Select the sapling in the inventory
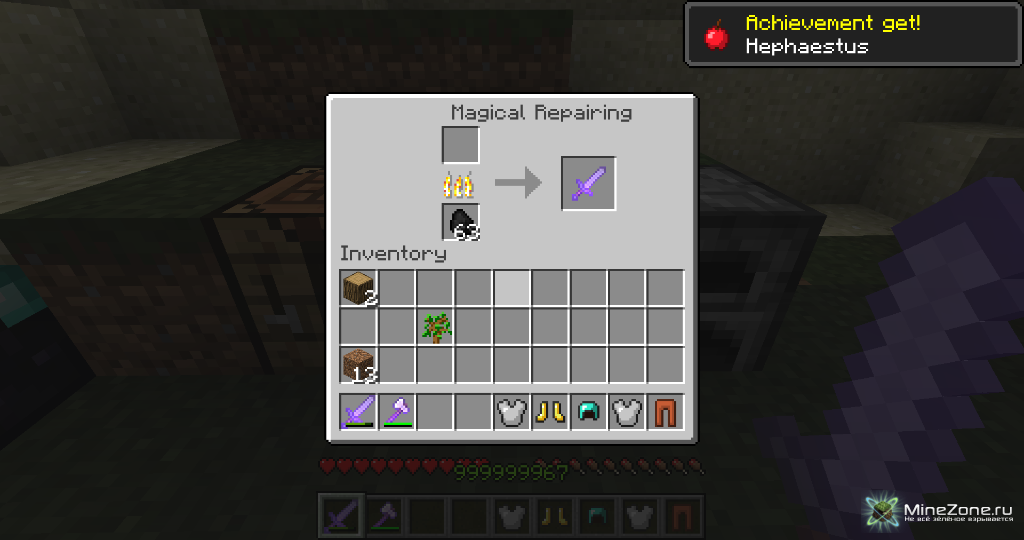 click(435, 326)
